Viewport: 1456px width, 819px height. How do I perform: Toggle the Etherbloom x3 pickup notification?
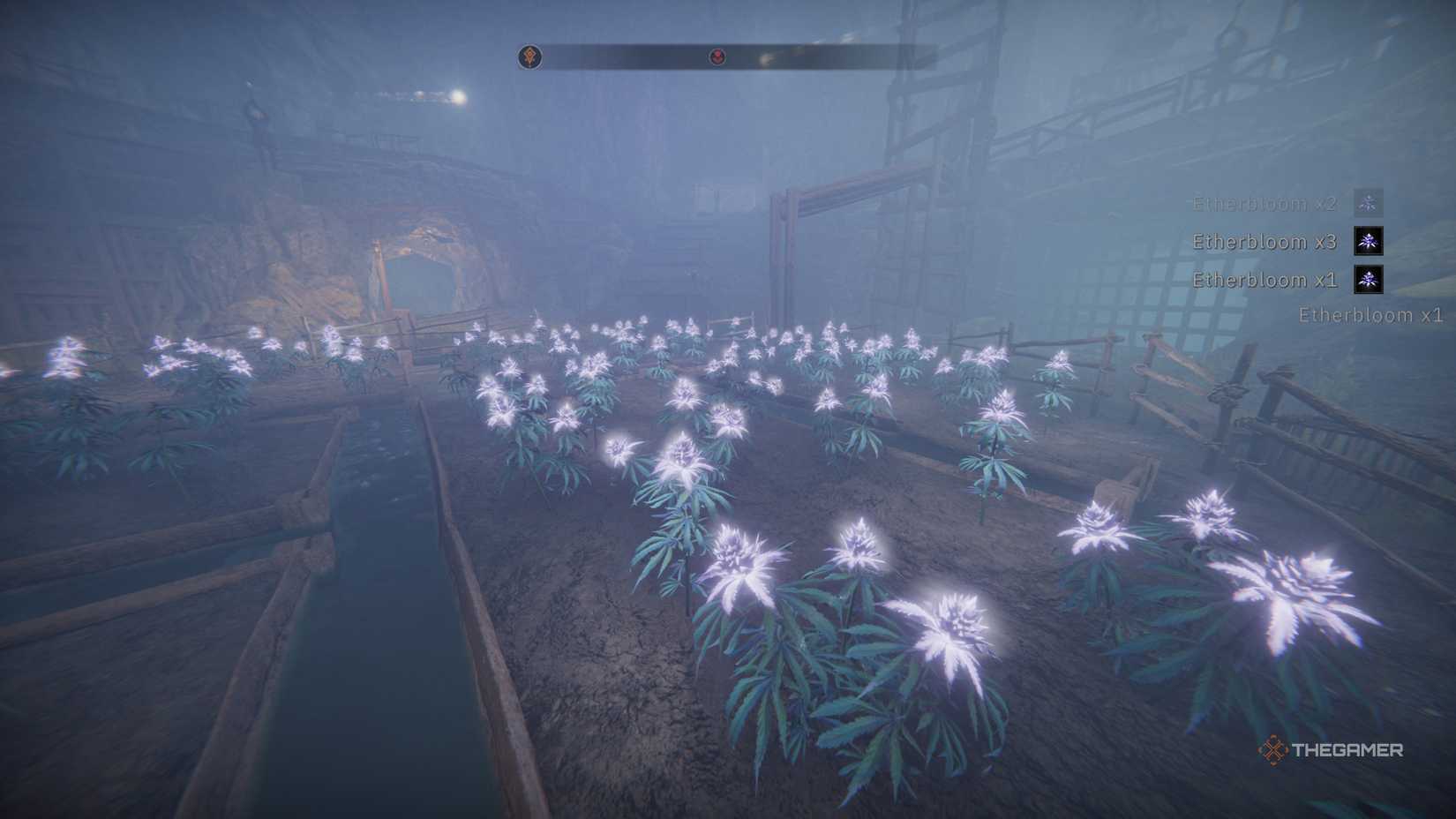coord(1264,241)
